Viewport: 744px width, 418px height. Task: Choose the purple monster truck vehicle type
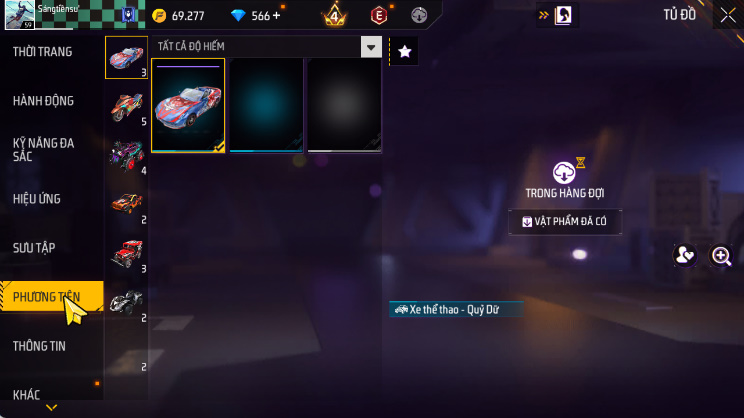127,153
